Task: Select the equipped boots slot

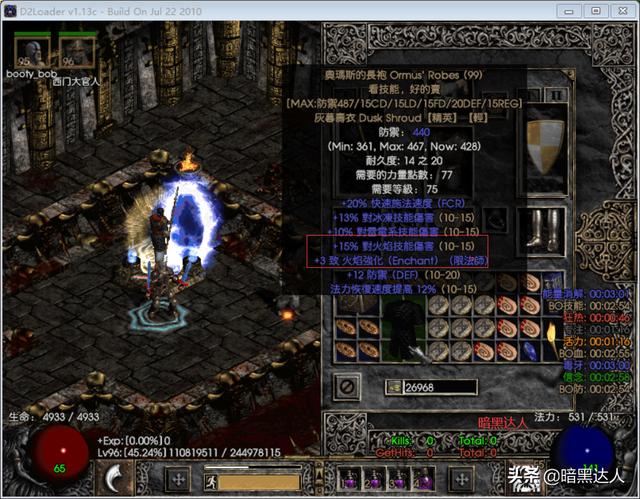Action: point(545,228)
